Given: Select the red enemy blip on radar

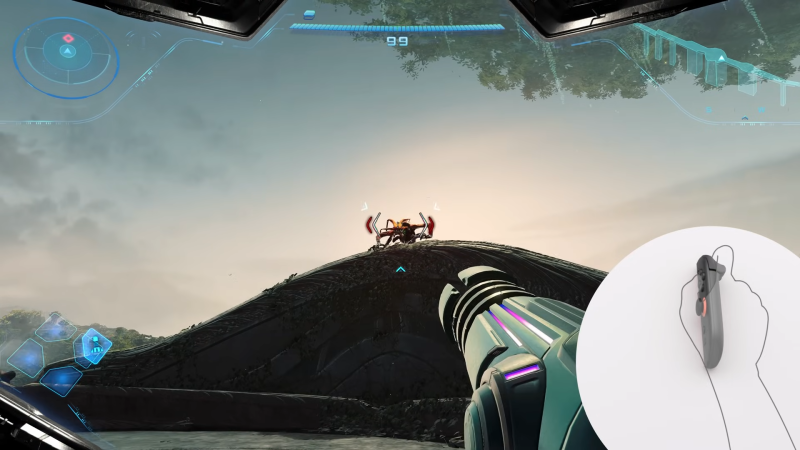Looking at the screenshot, I should pos(68,38).
